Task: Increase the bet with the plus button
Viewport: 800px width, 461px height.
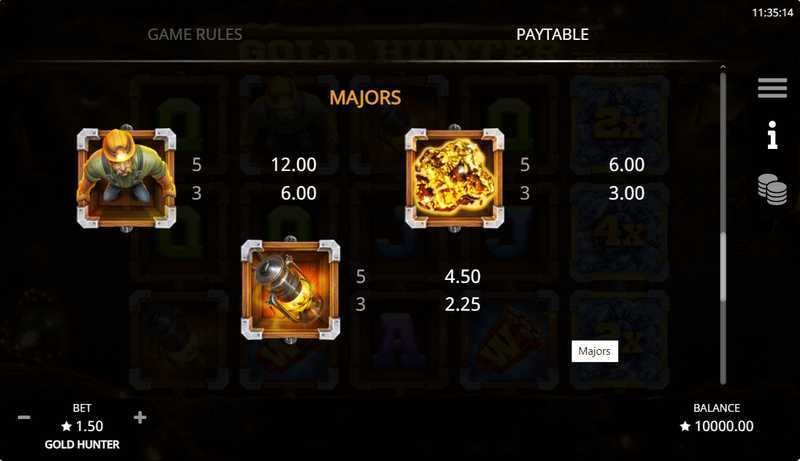Action: (x=140, y=417)
